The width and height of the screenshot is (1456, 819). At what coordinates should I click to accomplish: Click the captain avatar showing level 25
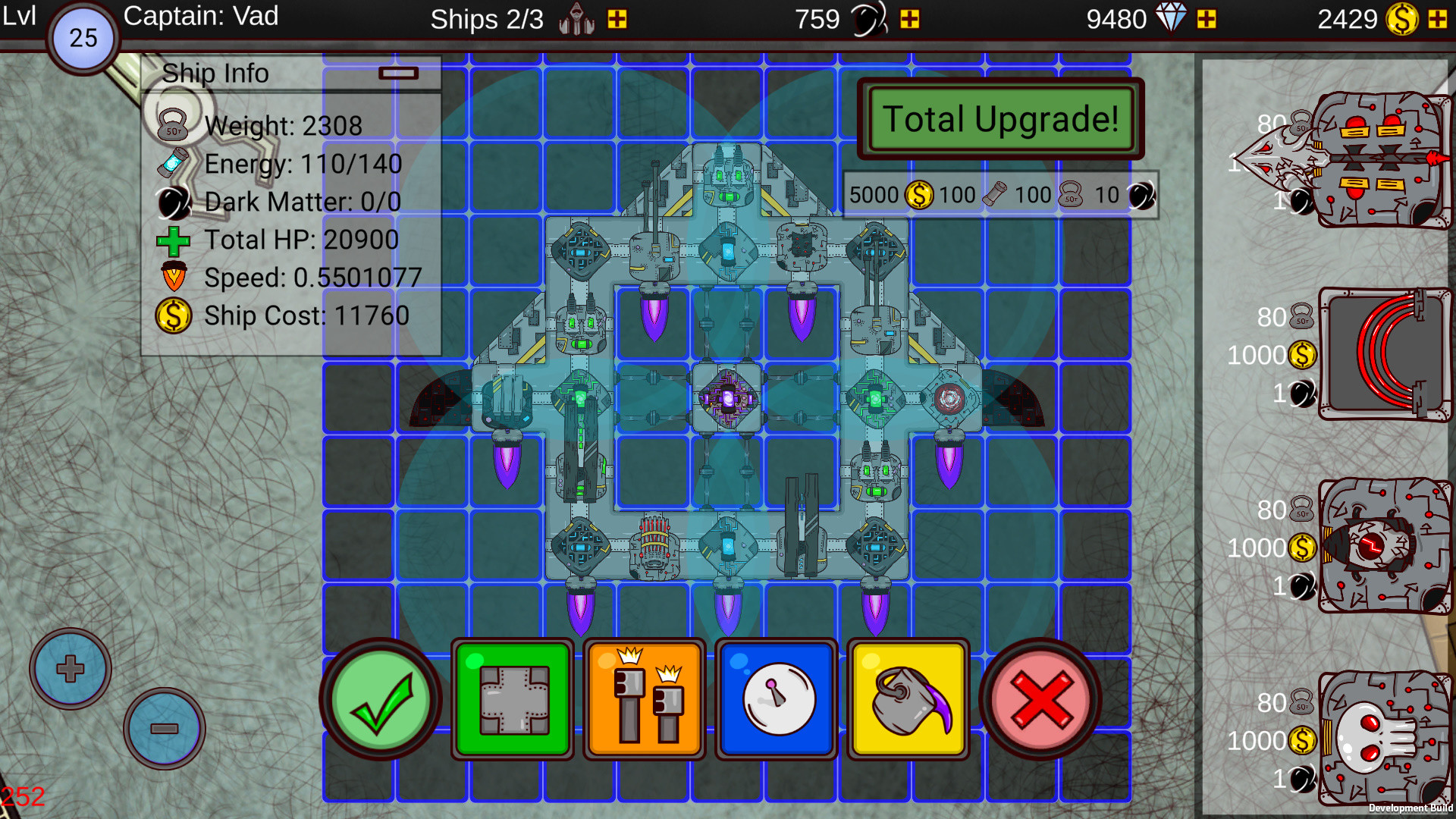[83, 36]
